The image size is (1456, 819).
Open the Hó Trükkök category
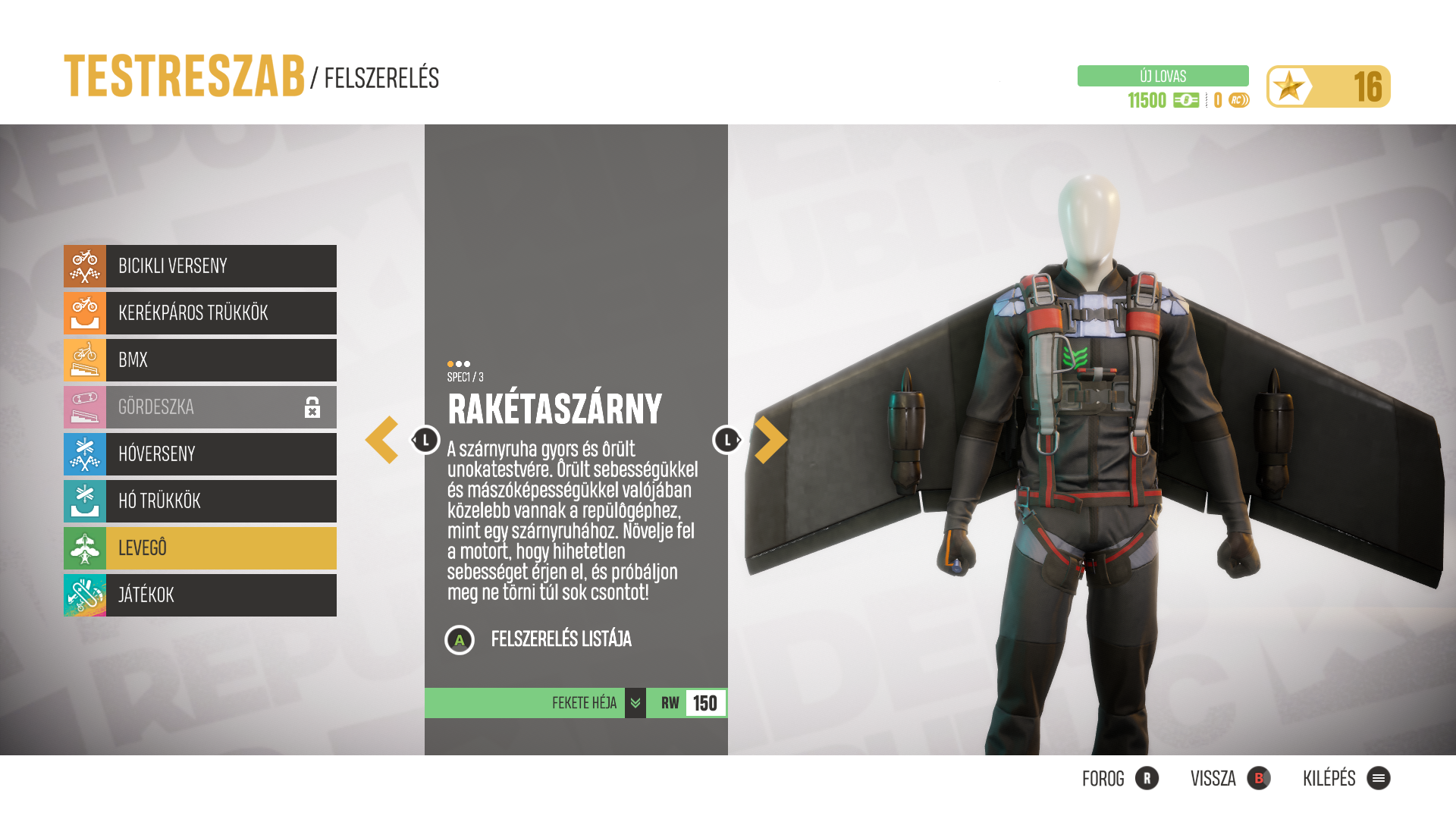tap(200, 501)
